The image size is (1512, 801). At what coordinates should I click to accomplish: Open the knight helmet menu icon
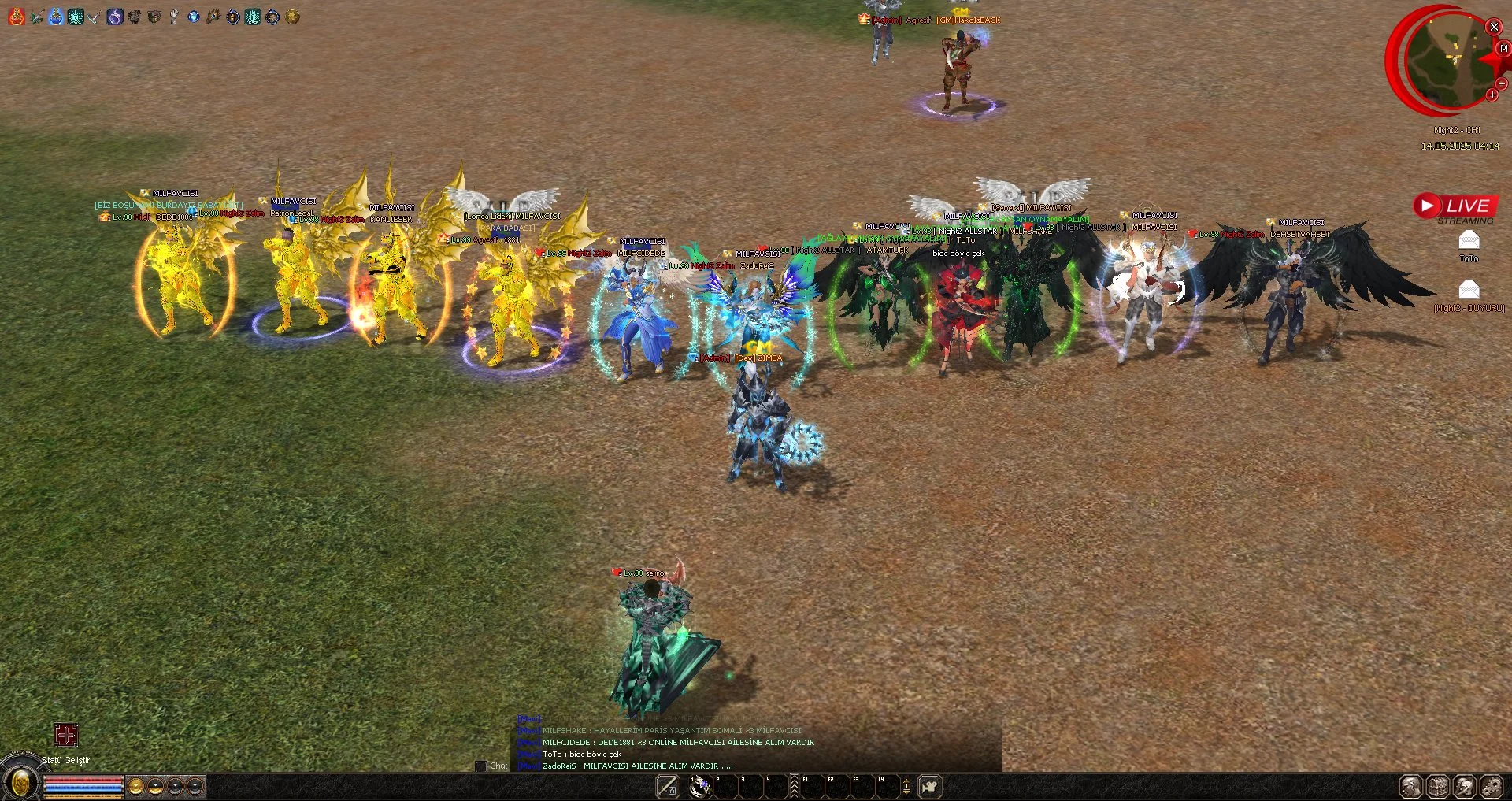1465,786
